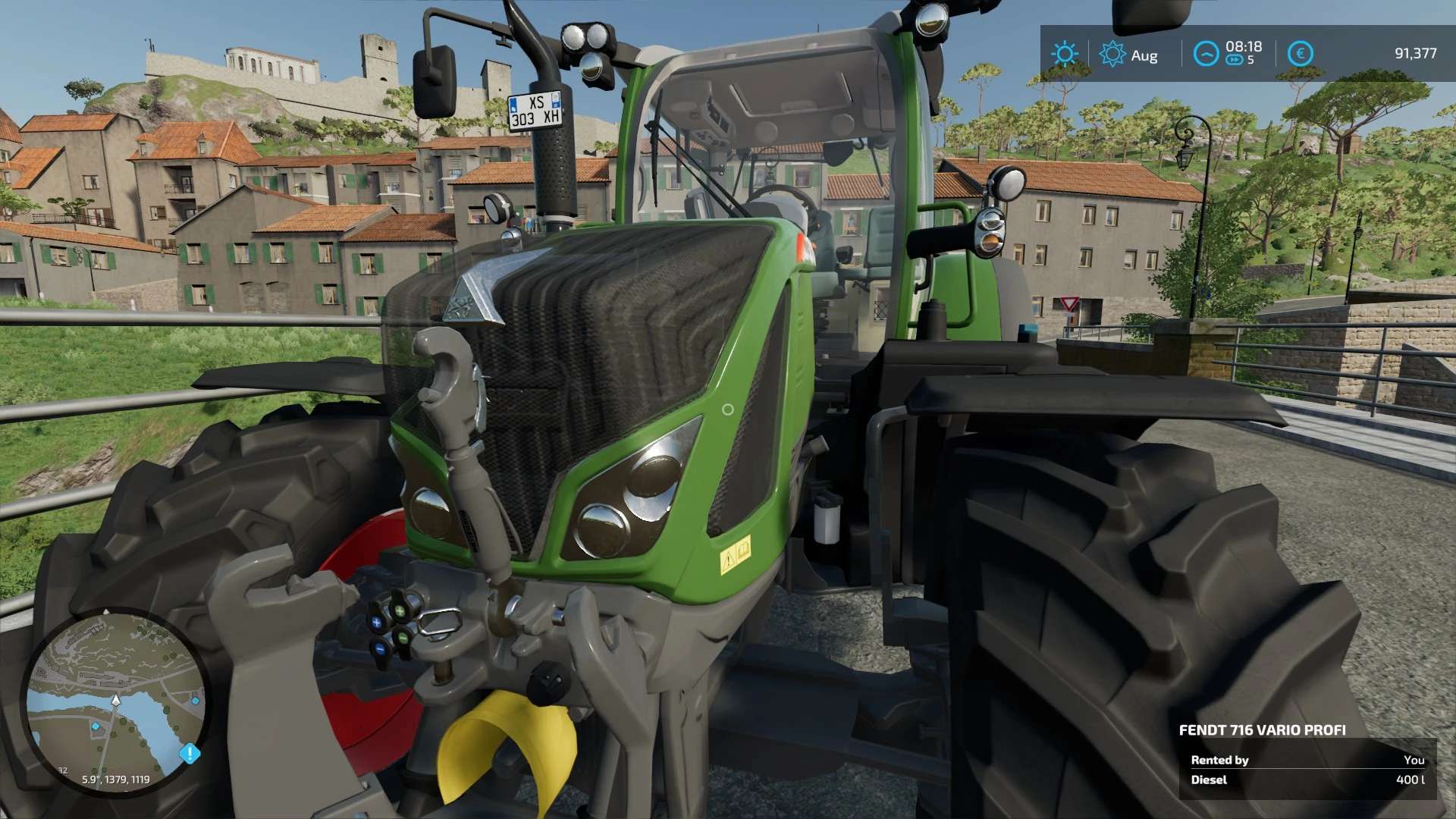Click the game clock icon
The image size is (1456, 819).
pyautogui.click(x=1206, y=54)
